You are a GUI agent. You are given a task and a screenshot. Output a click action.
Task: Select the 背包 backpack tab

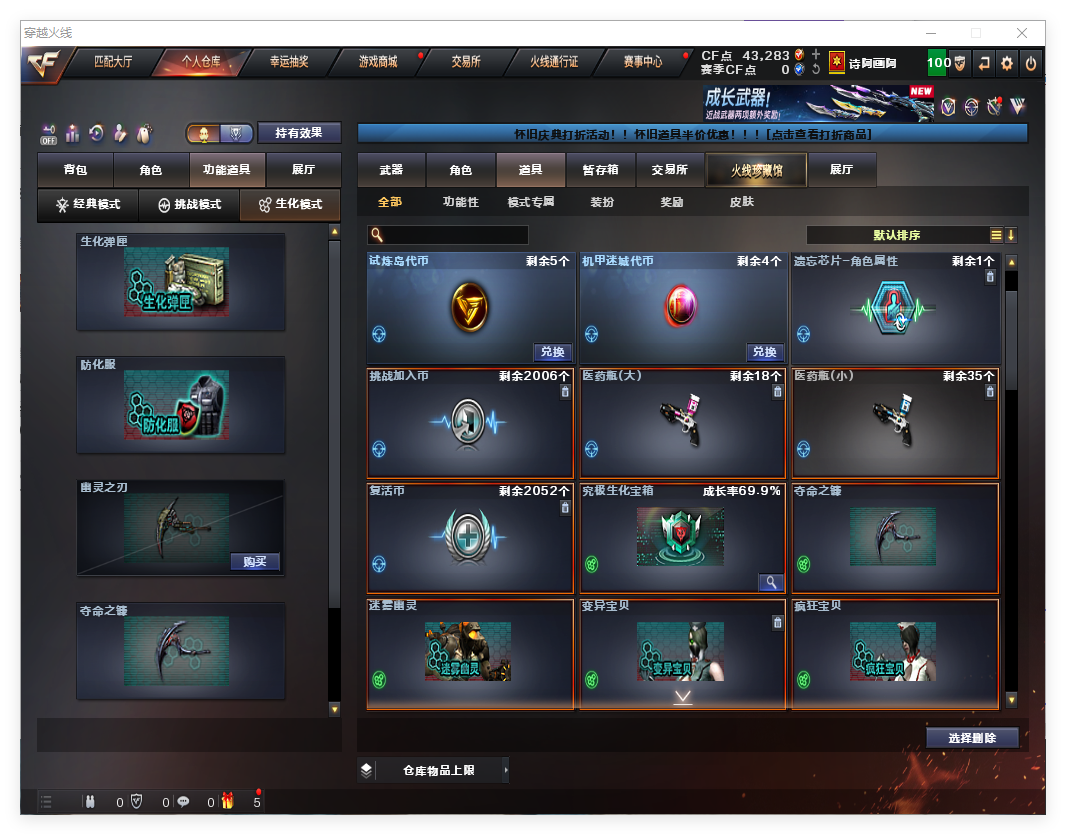(x=75, y=171)
